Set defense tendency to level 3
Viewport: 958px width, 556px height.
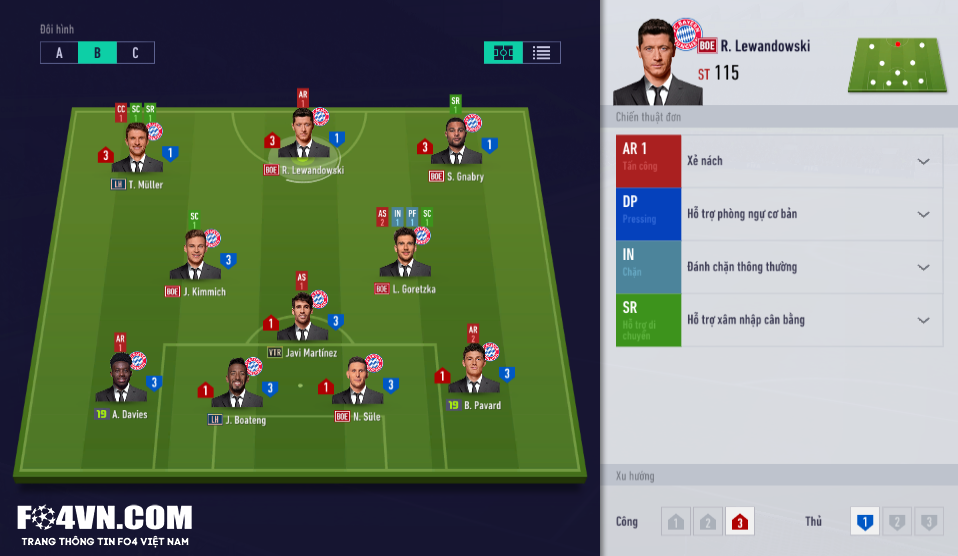click(929, 521)
